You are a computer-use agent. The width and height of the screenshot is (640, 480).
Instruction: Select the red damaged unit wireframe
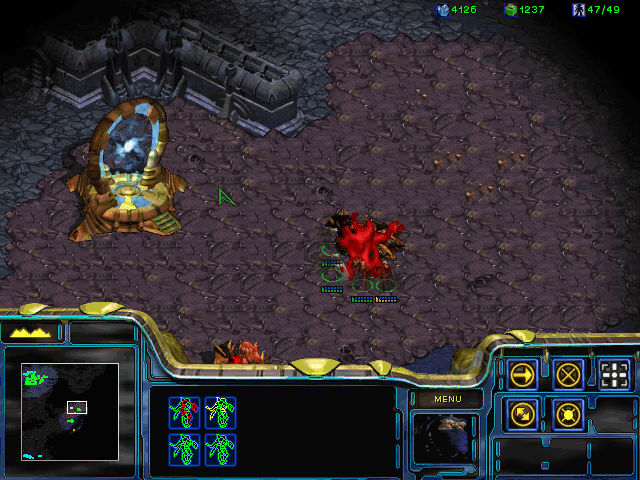pos(184,412)
